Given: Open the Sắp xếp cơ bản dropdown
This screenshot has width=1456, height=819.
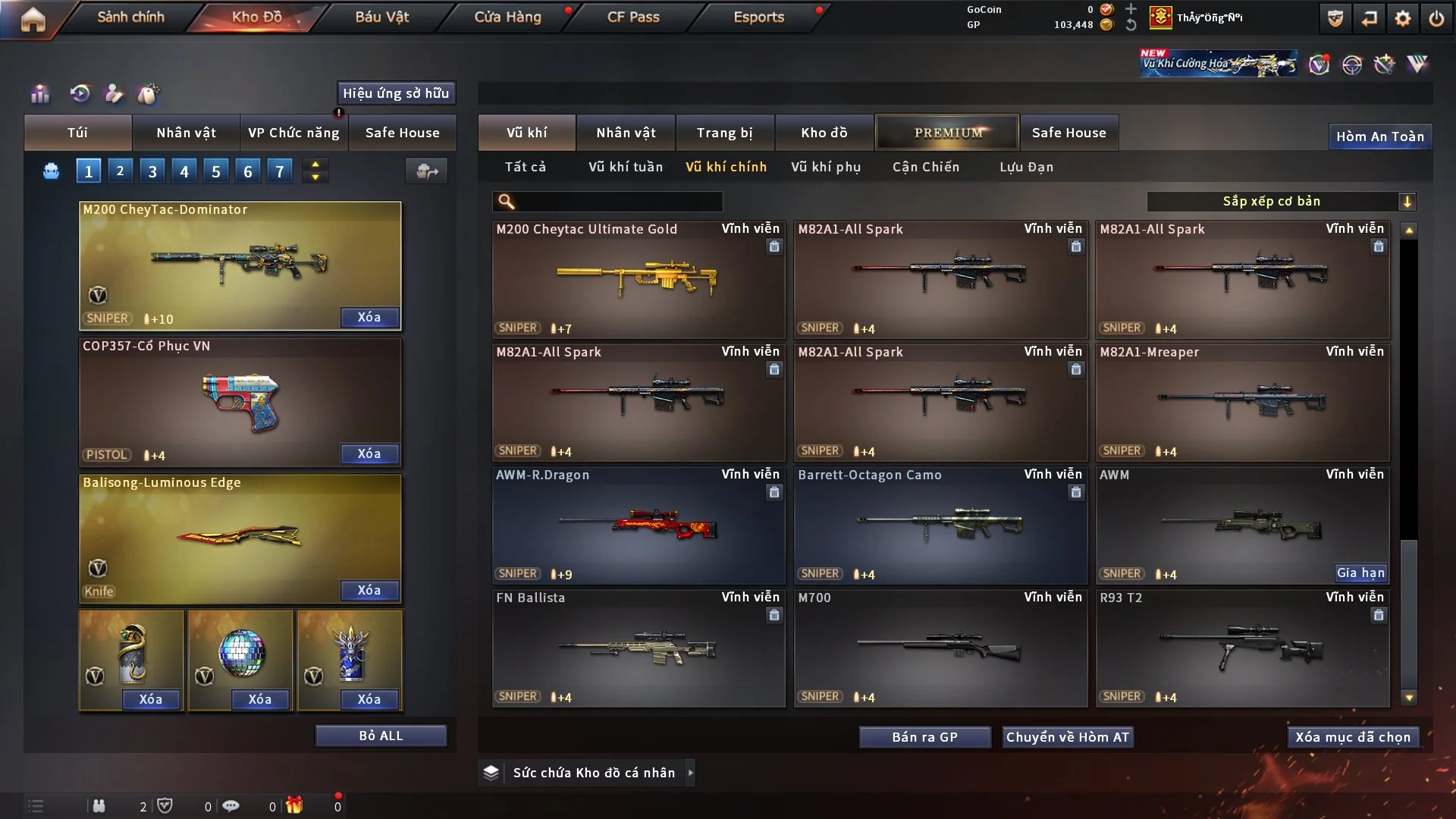Looking at the screenshot, I should [x=1281, y=201].
